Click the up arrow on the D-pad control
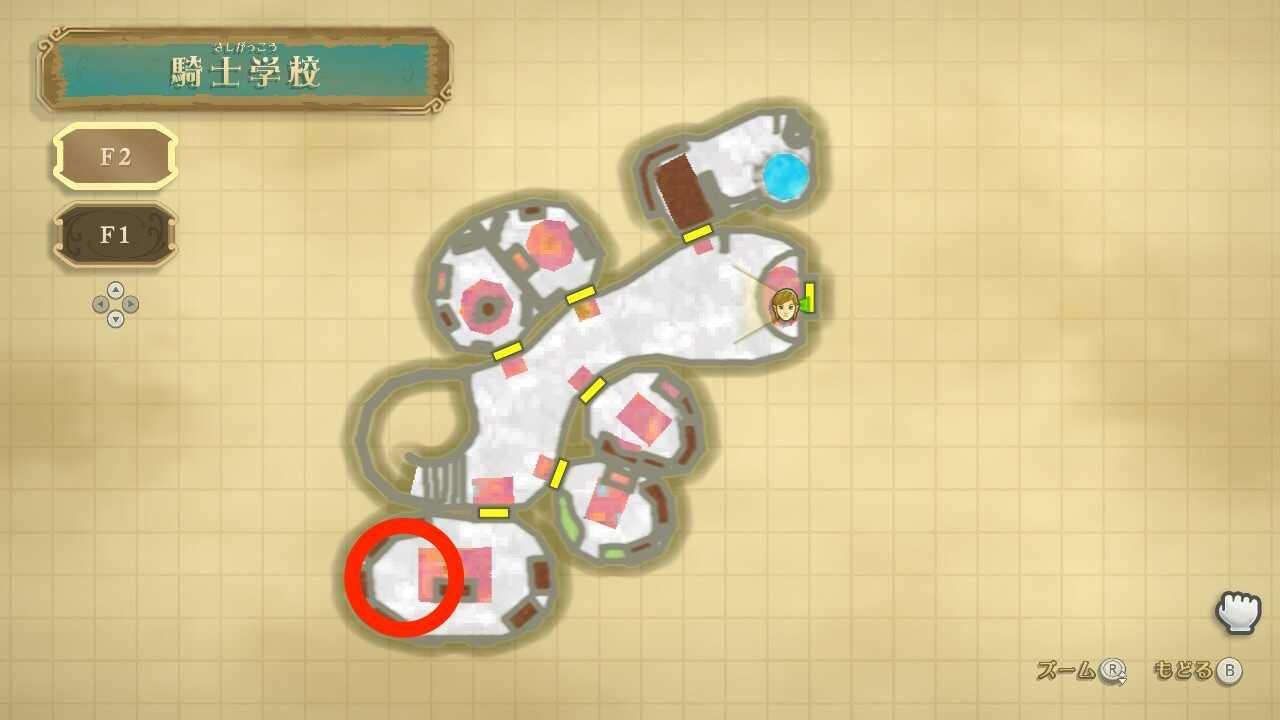1280x720 pixels. coord(115,289)
